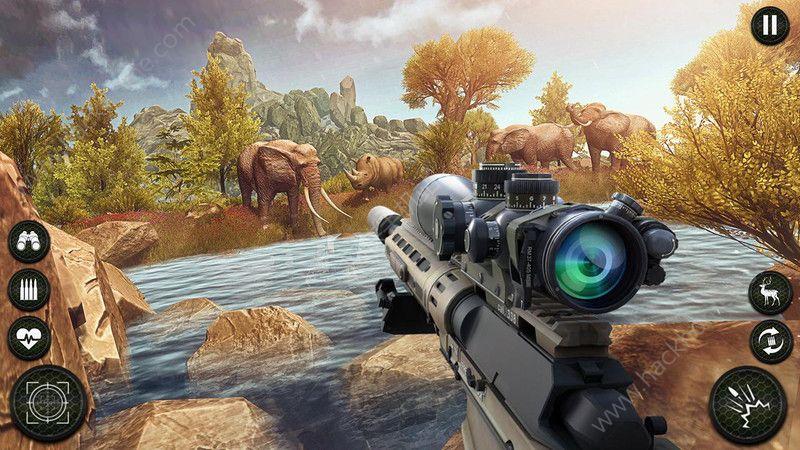Select the deer target icon
800x450 pixels.
tap(770, 292)
